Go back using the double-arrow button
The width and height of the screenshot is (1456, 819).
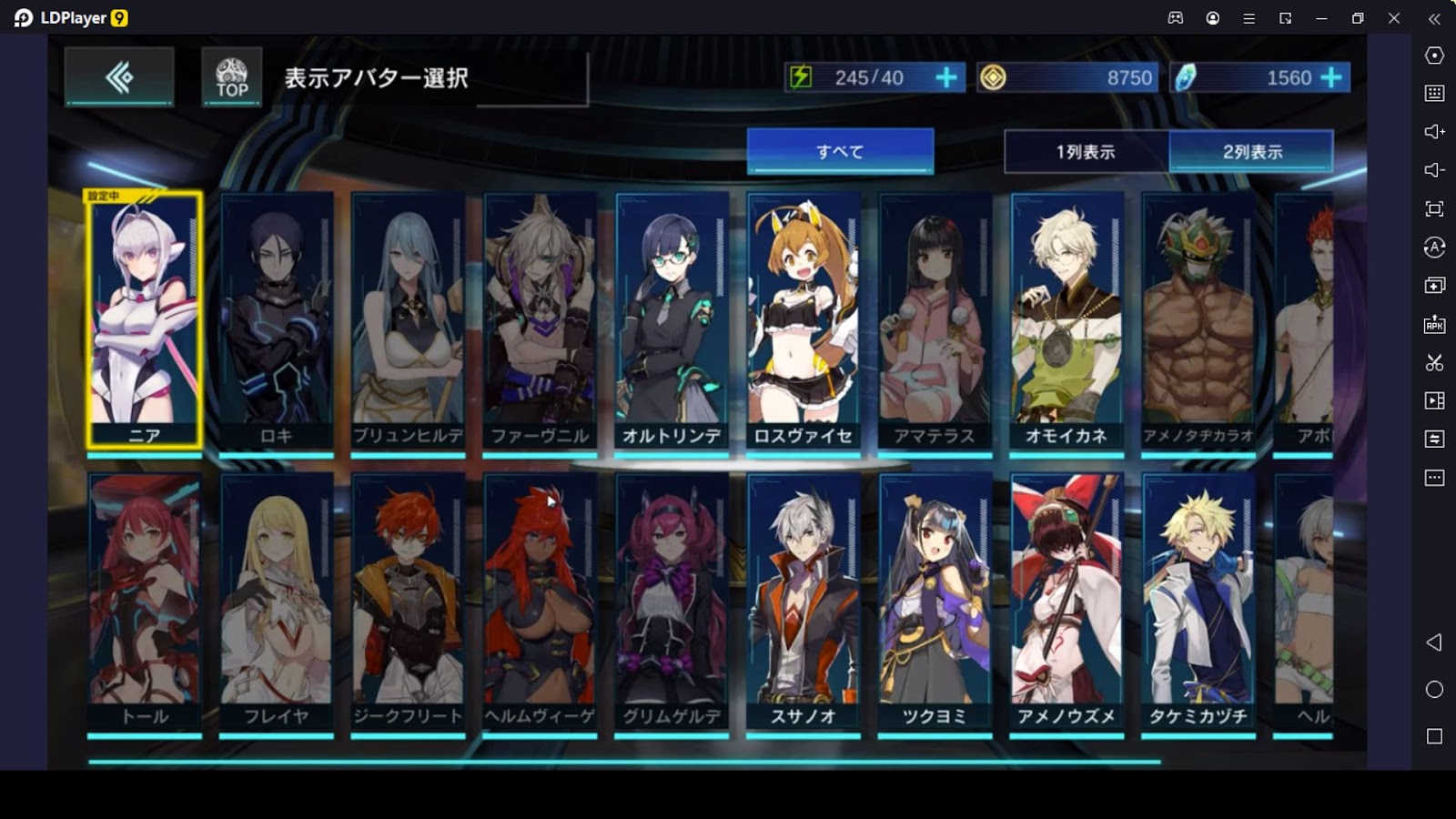[x=119, y=77]
